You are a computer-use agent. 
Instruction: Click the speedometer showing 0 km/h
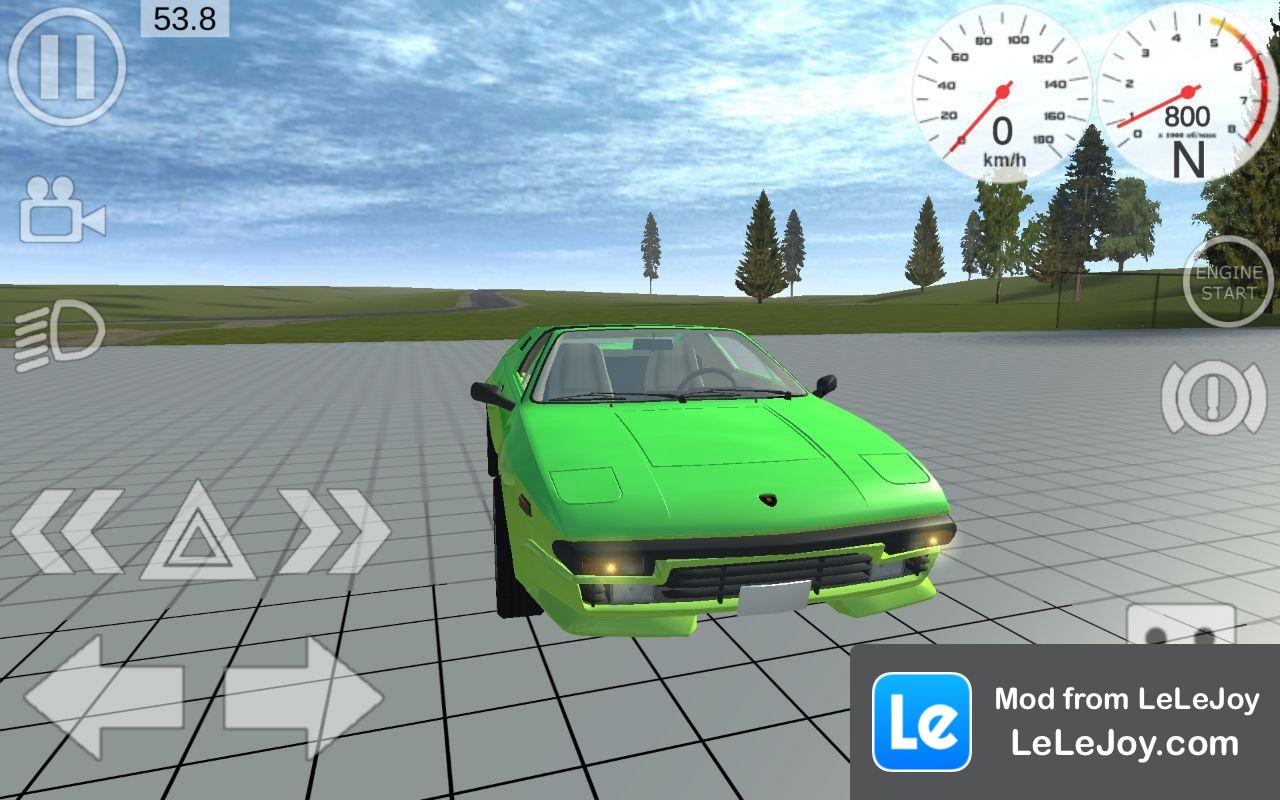1000,90
